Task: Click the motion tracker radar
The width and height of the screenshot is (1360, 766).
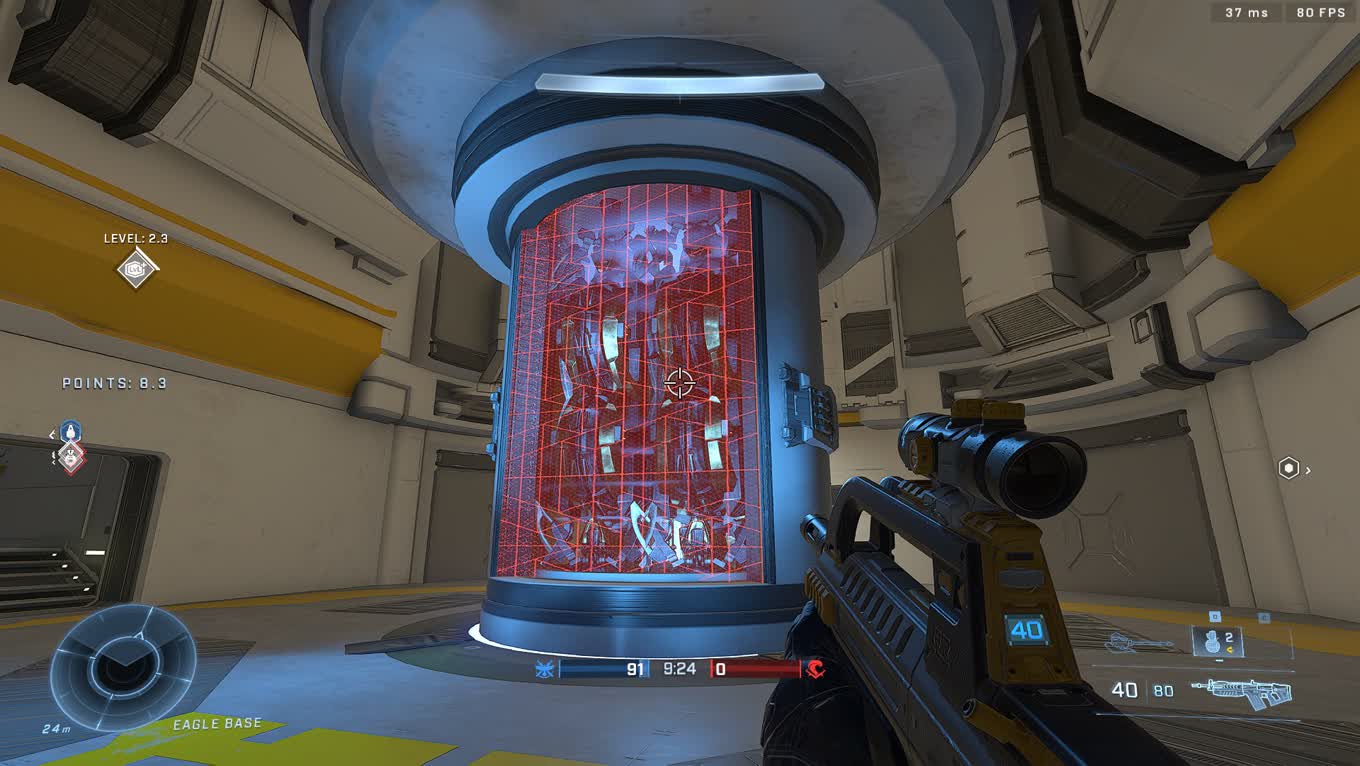Action: click(123, 665)
